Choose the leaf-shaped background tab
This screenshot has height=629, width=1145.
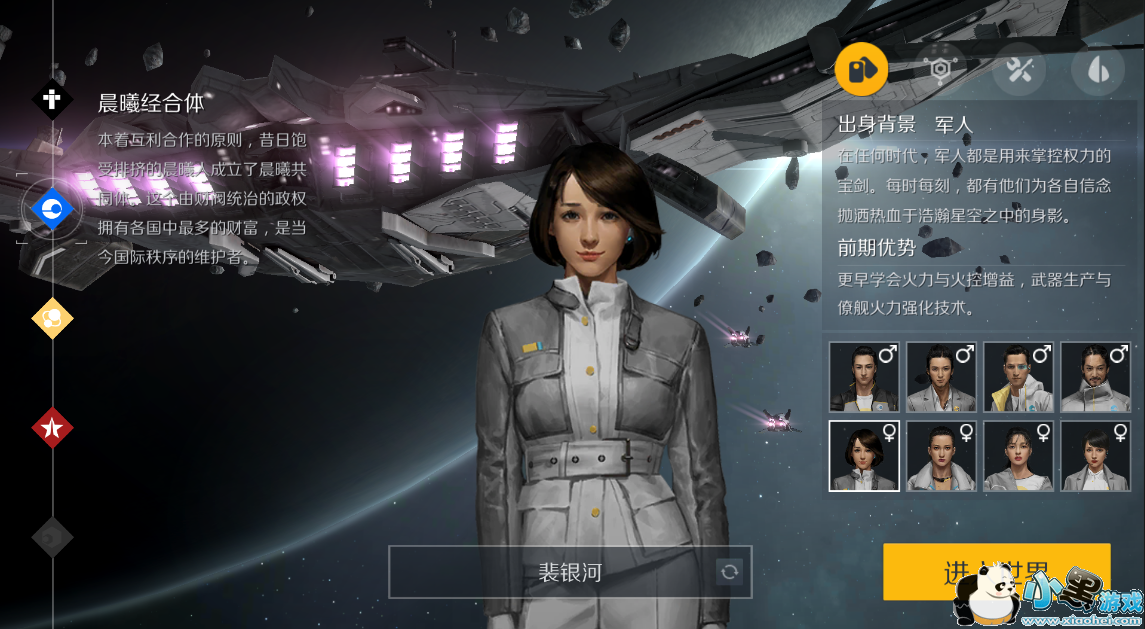click(x=1097, y=69)
